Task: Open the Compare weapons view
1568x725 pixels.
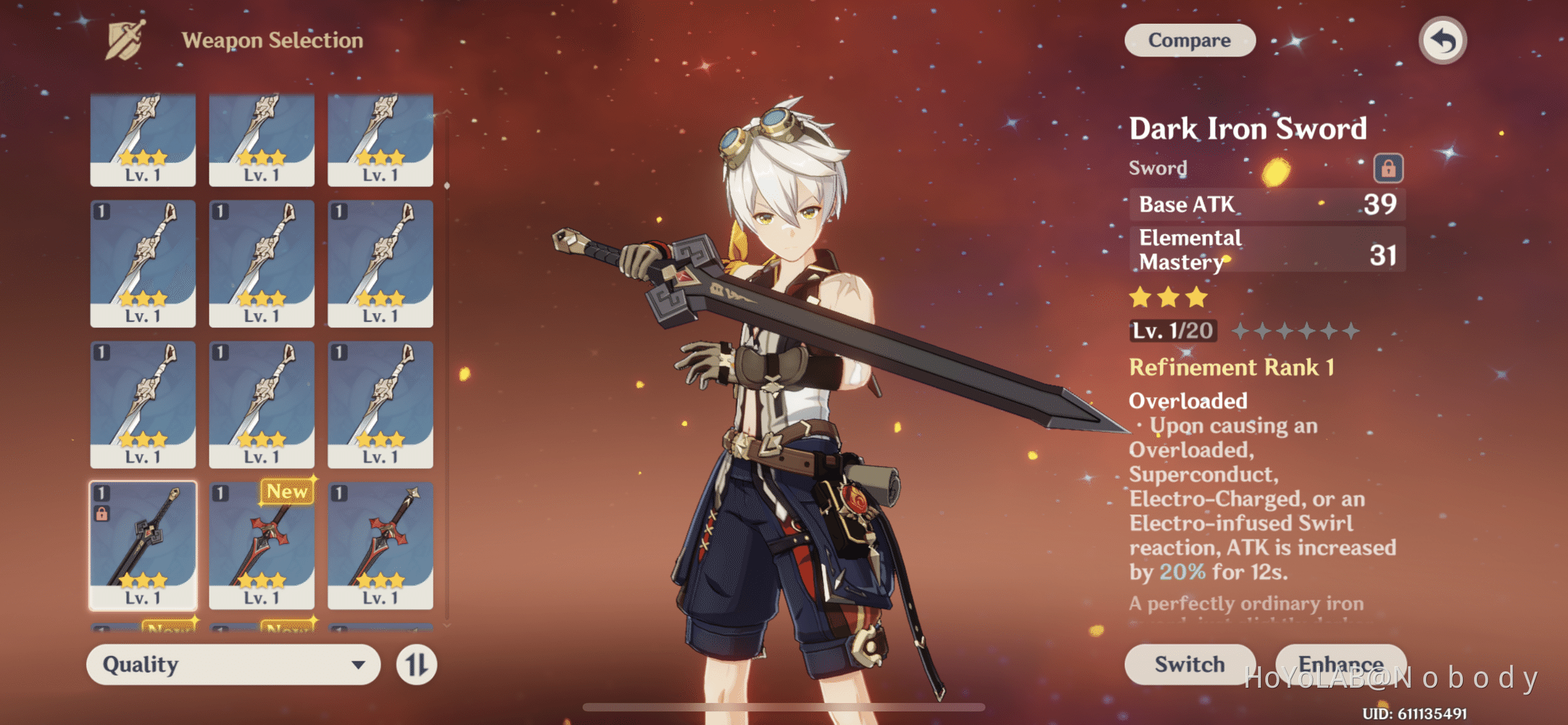Action: (1189, 41)
